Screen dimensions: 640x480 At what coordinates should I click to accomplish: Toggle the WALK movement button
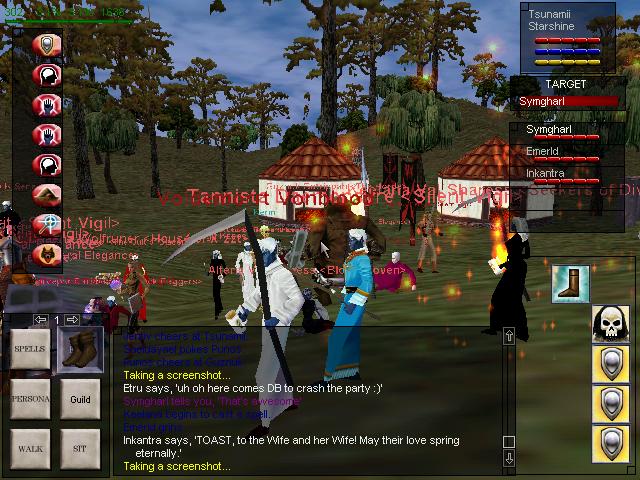(29, 448)
